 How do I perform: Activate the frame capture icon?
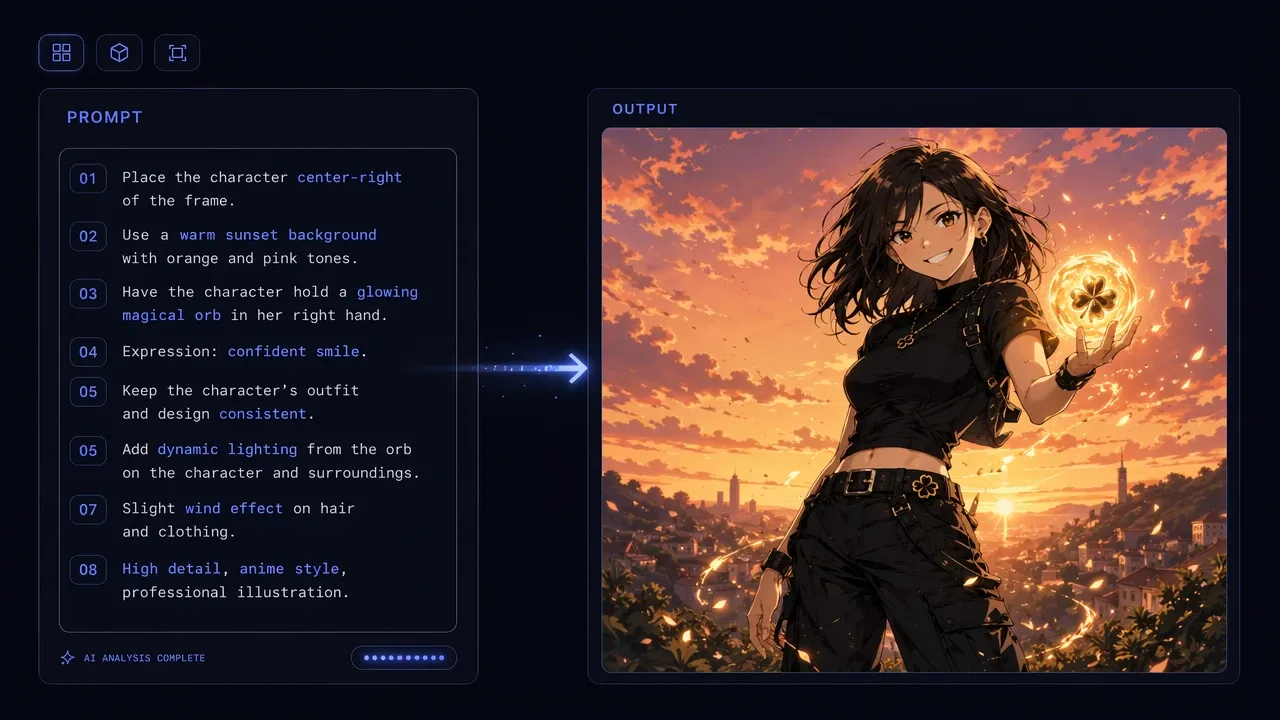click(x=177, y=53)
